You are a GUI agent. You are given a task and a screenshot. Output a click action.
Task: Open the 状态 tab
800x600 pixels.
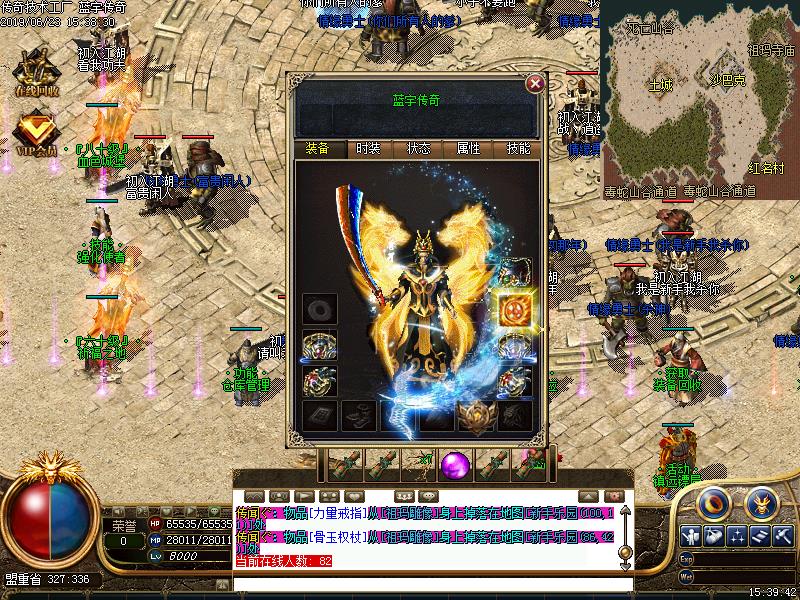(x=418, y=149)
